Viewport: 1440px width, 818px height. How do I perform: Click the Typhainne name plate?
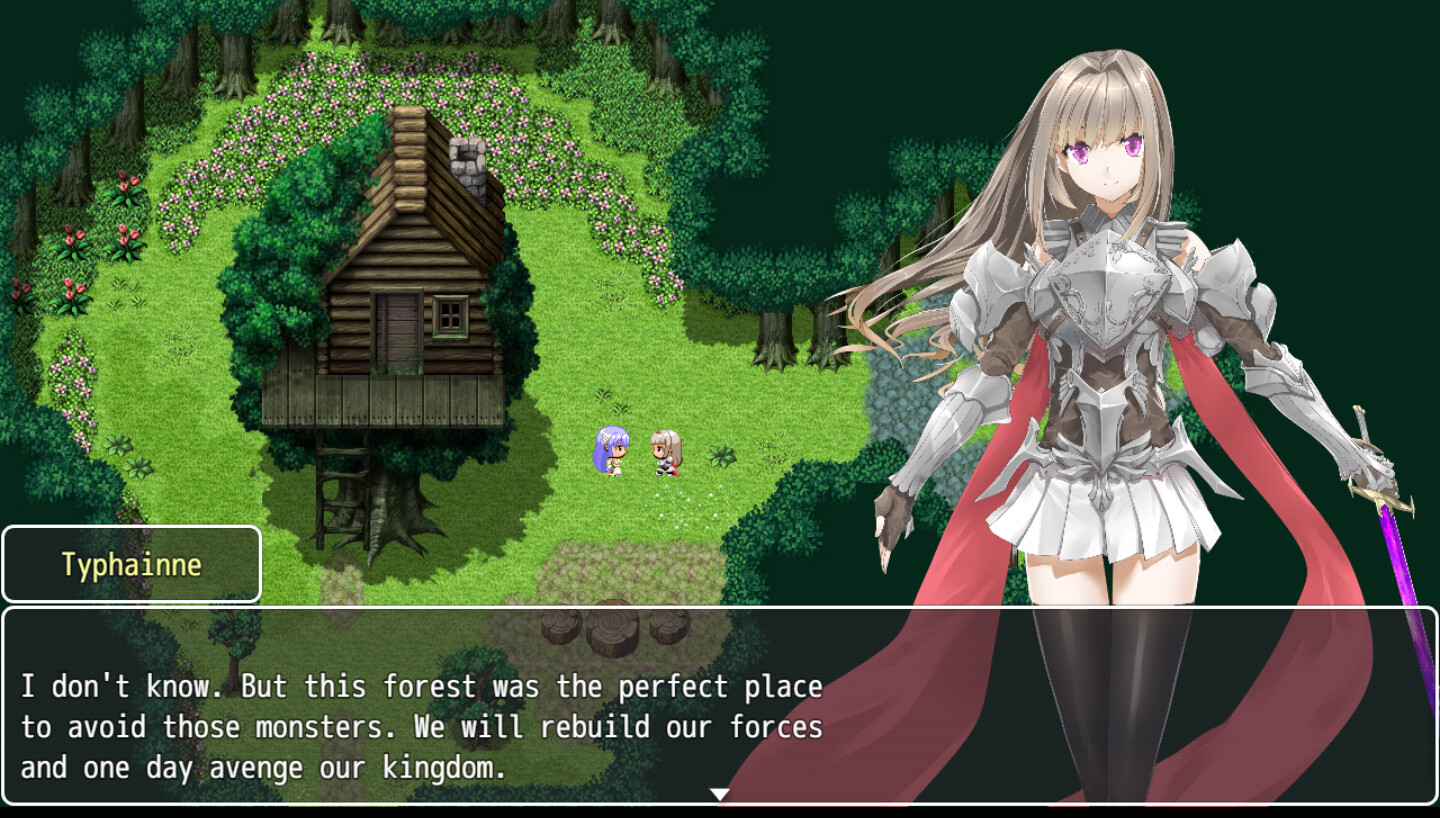coord(131,562)
